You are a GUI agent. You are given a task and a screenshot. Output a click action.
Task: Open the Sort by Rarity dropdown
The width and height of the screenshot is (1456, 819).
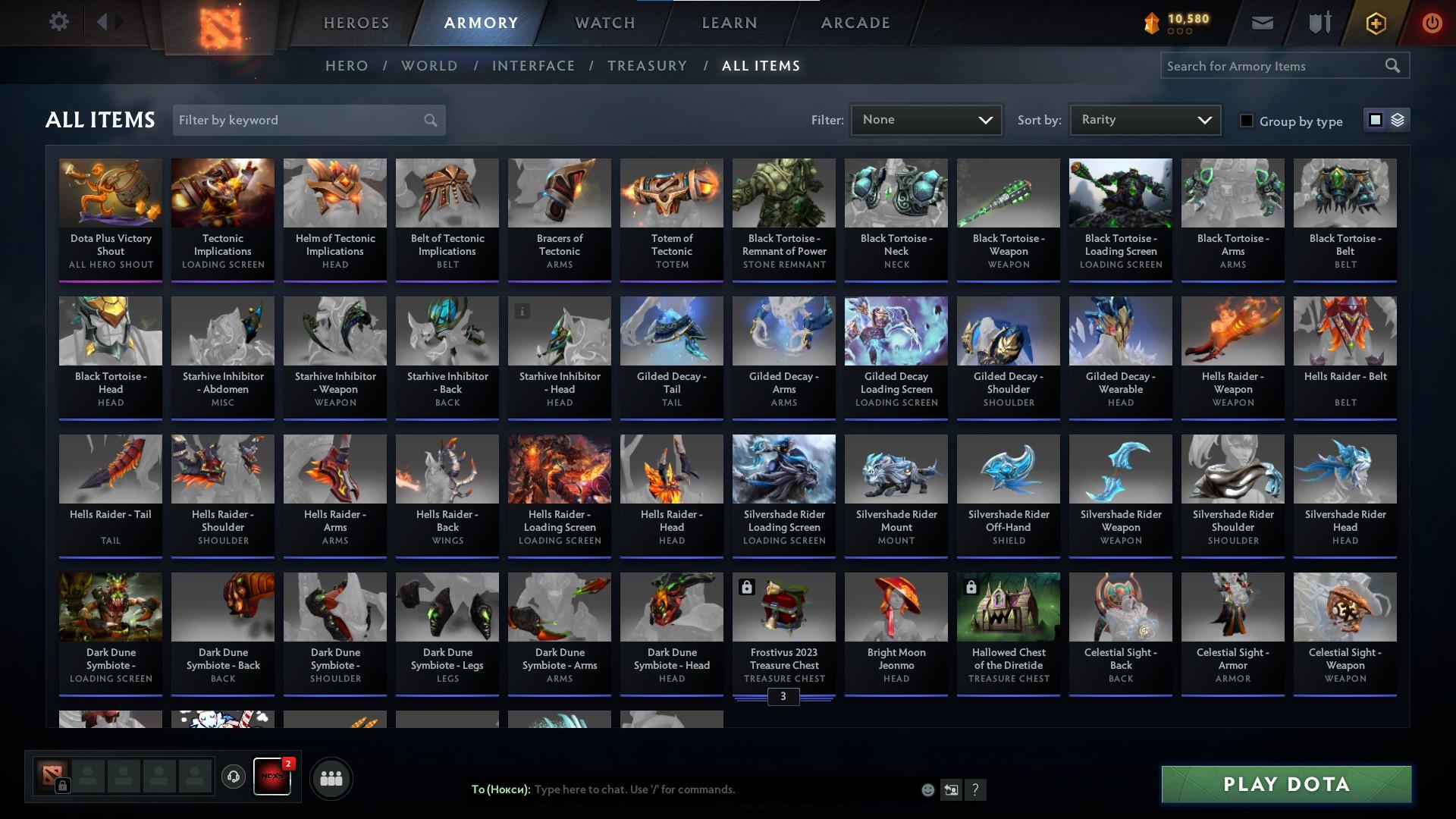pos(1144,119)
